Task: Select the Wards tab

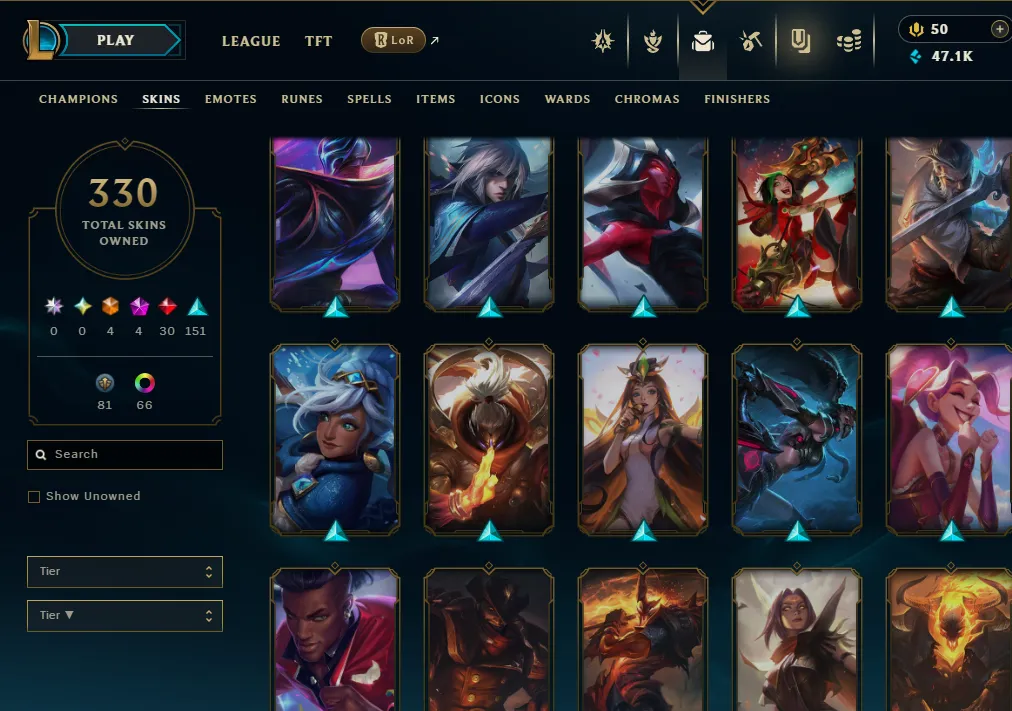Action: tap(567, 99)
